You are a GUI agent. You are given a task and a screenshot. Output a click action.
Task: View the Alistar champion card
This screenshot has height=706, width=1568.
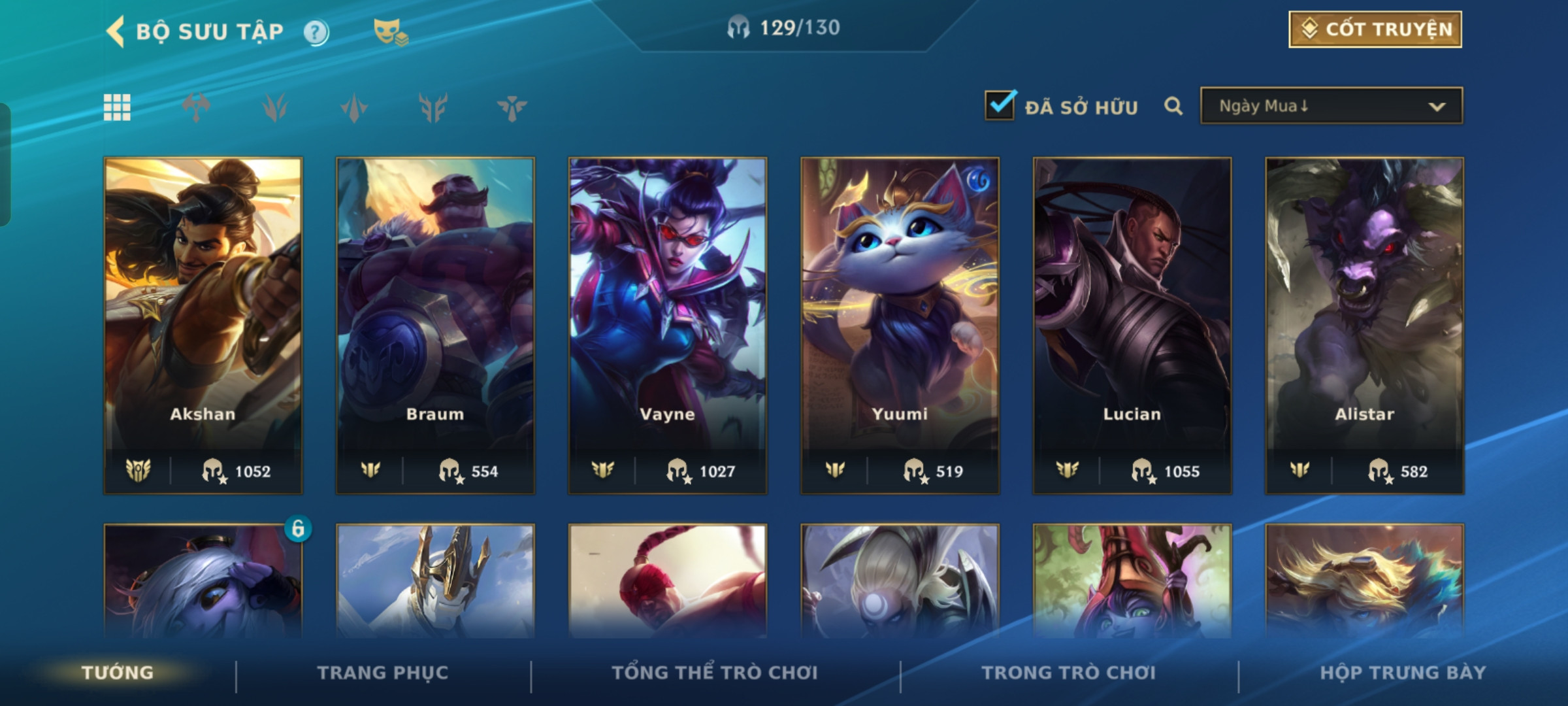click(1364, 325)
